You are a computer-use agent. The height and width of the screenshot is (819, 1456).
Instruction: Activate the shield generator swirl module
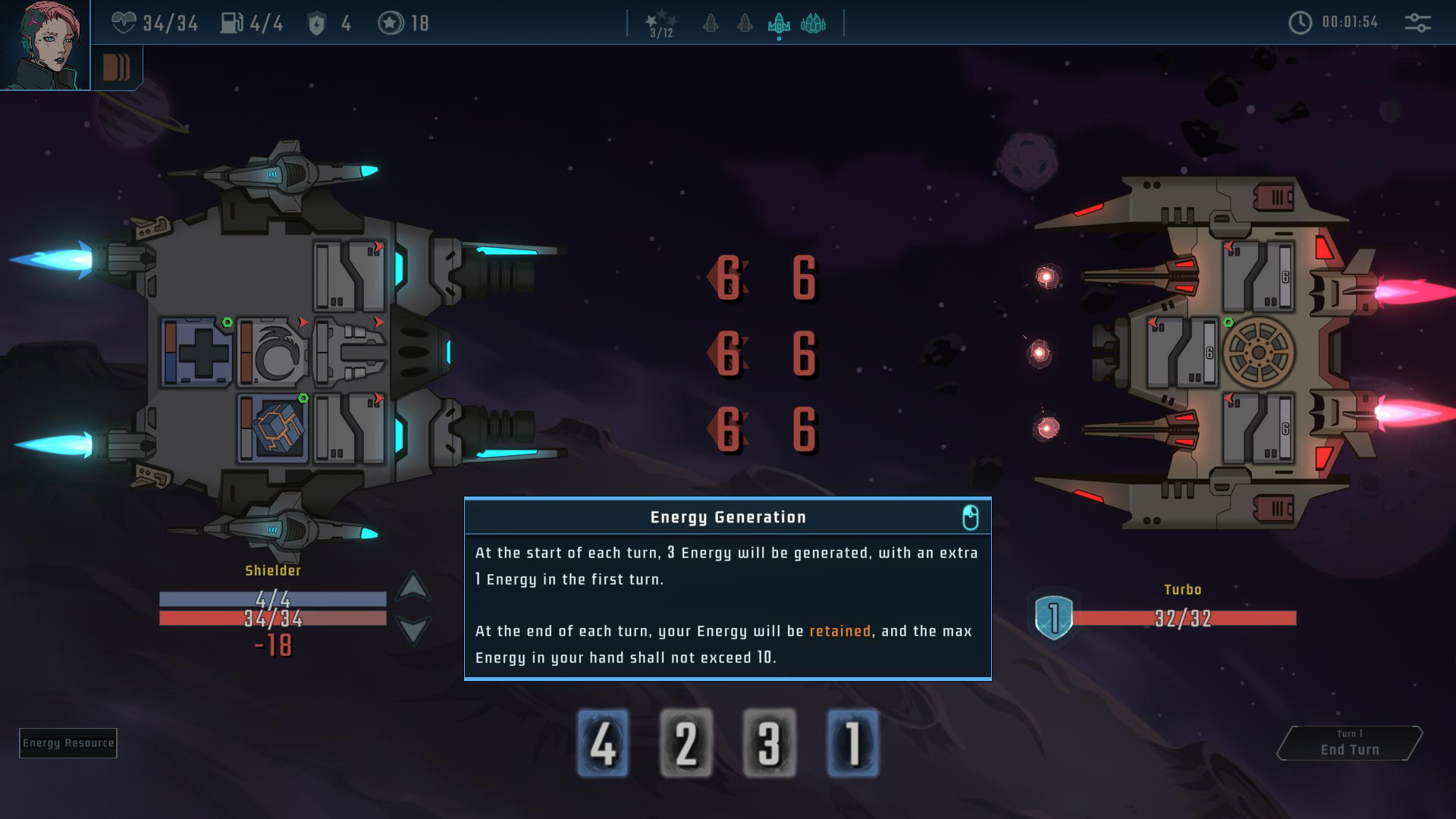(273, 353)
